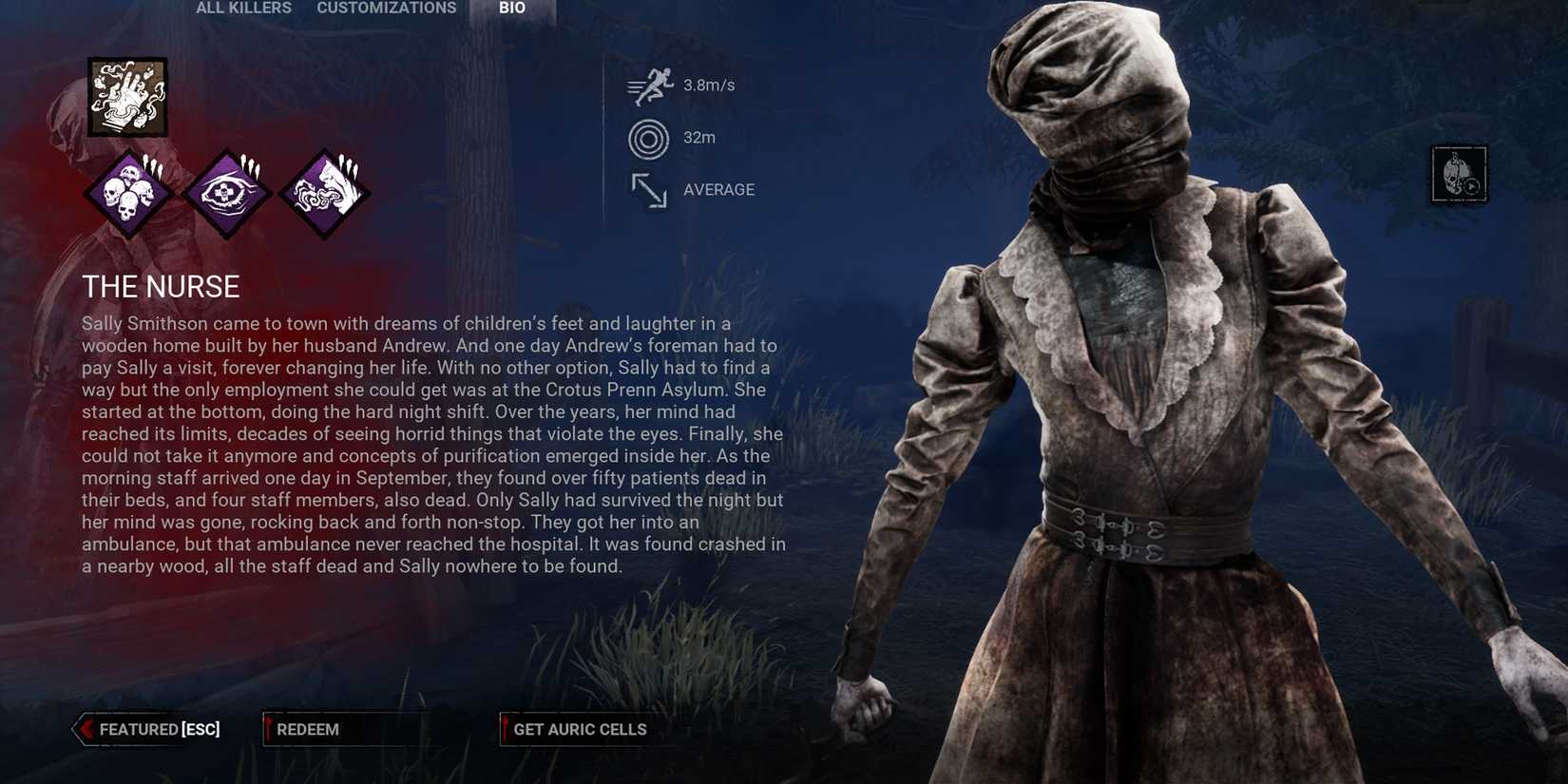Select the BIO tab
The width and height of the screenshot is (1568, 784).
pyautogui.click(x=511, y=8)
